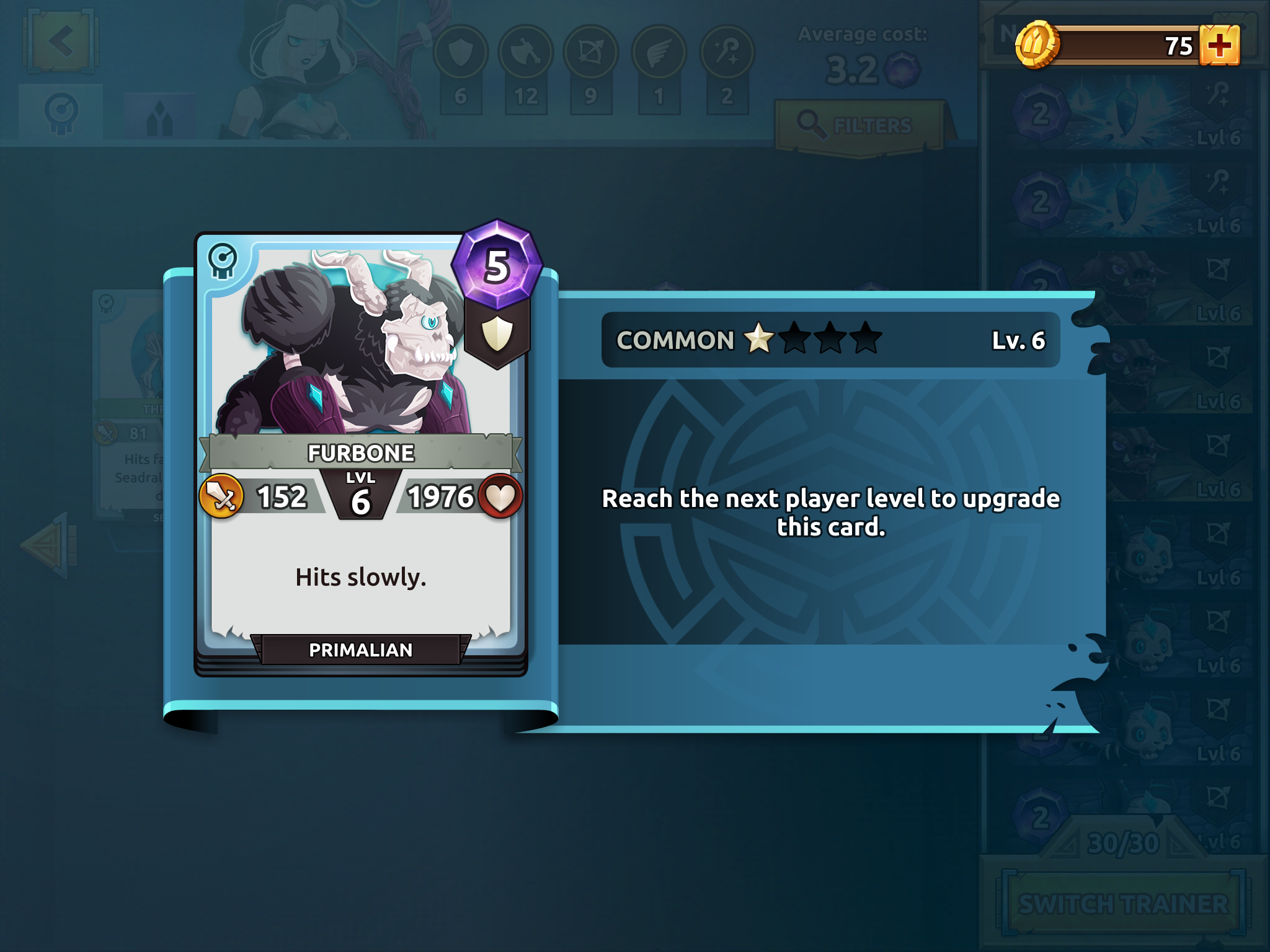Click the Switch Trainer button
The width and height of the screenshot is (1270, 952).
pos(1123,903)
